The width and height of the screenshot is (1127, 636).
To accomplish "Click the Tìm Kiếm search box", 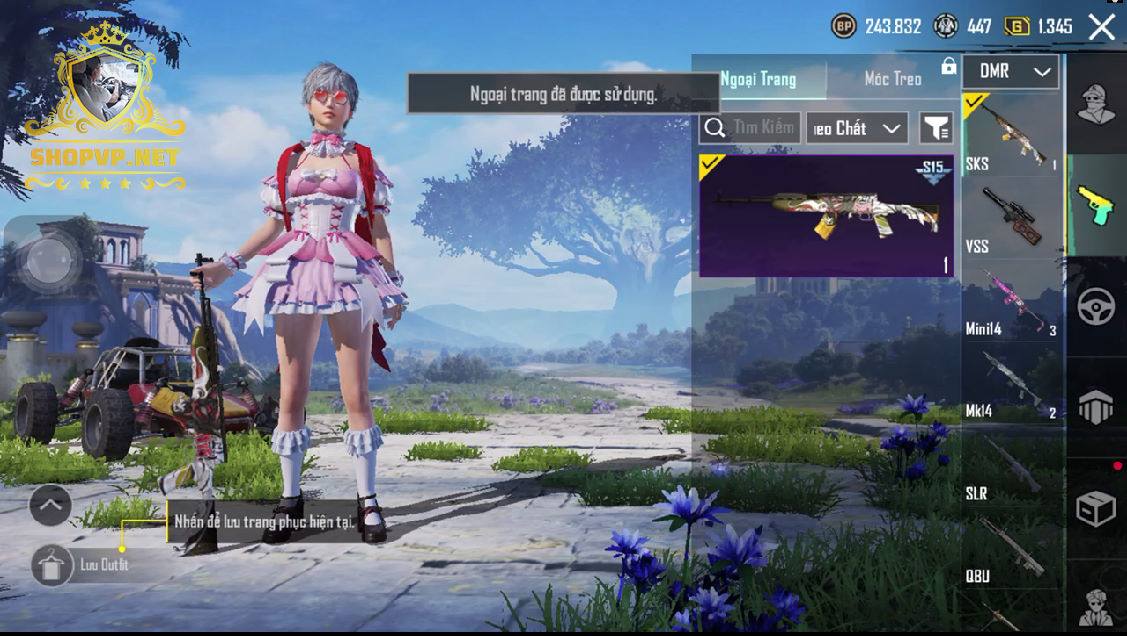I will point(750,128).
